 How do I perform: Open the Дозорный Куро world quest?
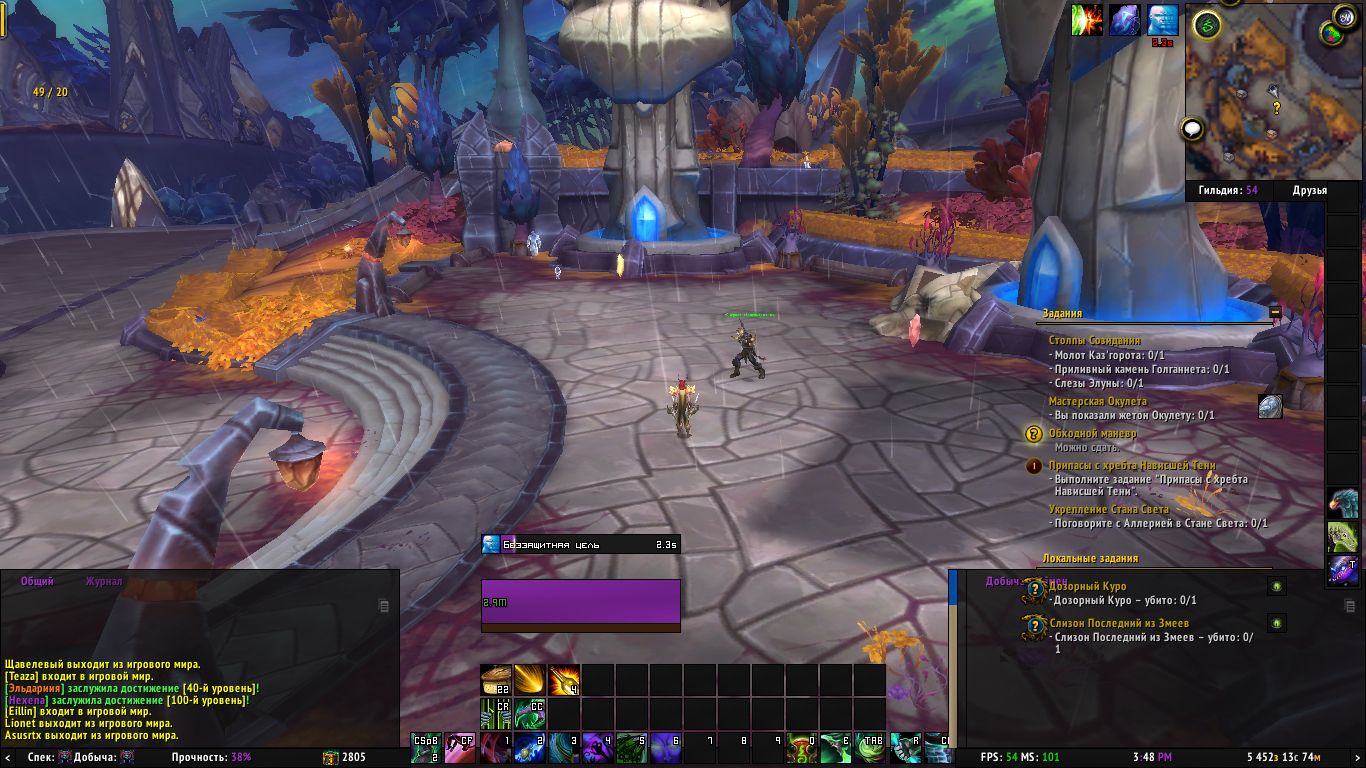(1088, 586)
